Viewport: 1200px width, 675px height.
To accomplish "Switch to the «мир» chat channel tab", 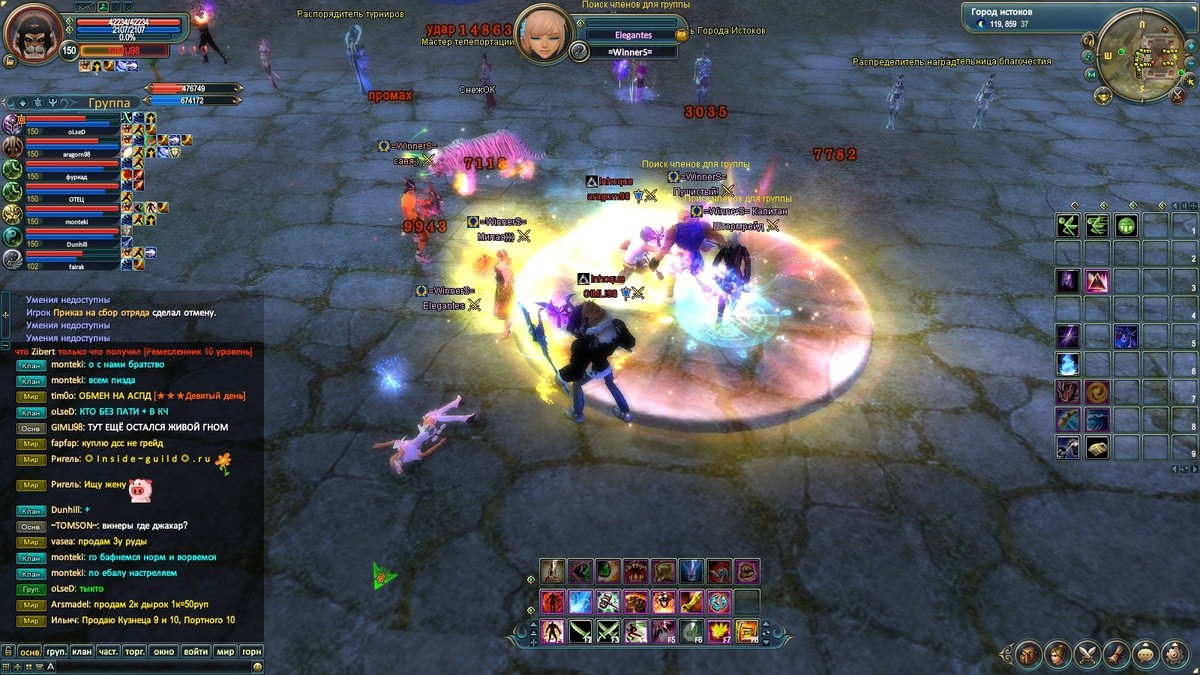I will pyautogui.click(x=226, y=652).
